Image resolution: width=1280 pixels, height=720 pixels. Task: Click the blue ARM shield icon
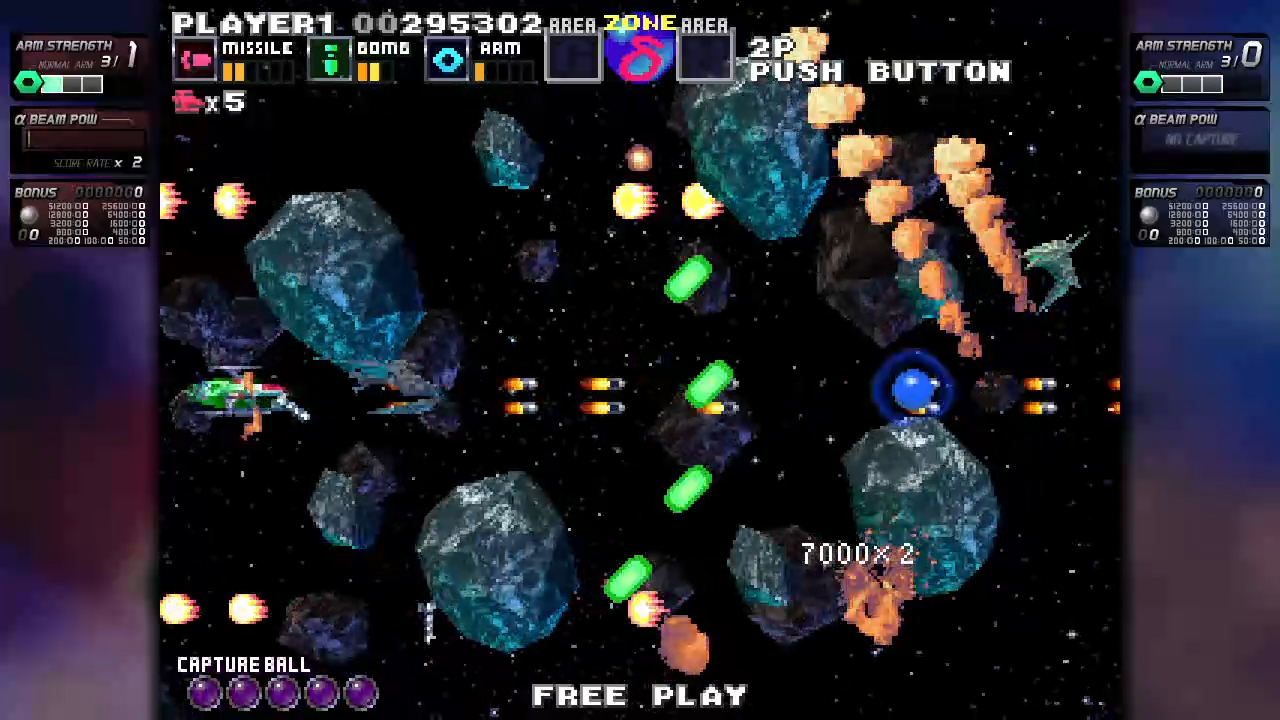click(447, 60)
